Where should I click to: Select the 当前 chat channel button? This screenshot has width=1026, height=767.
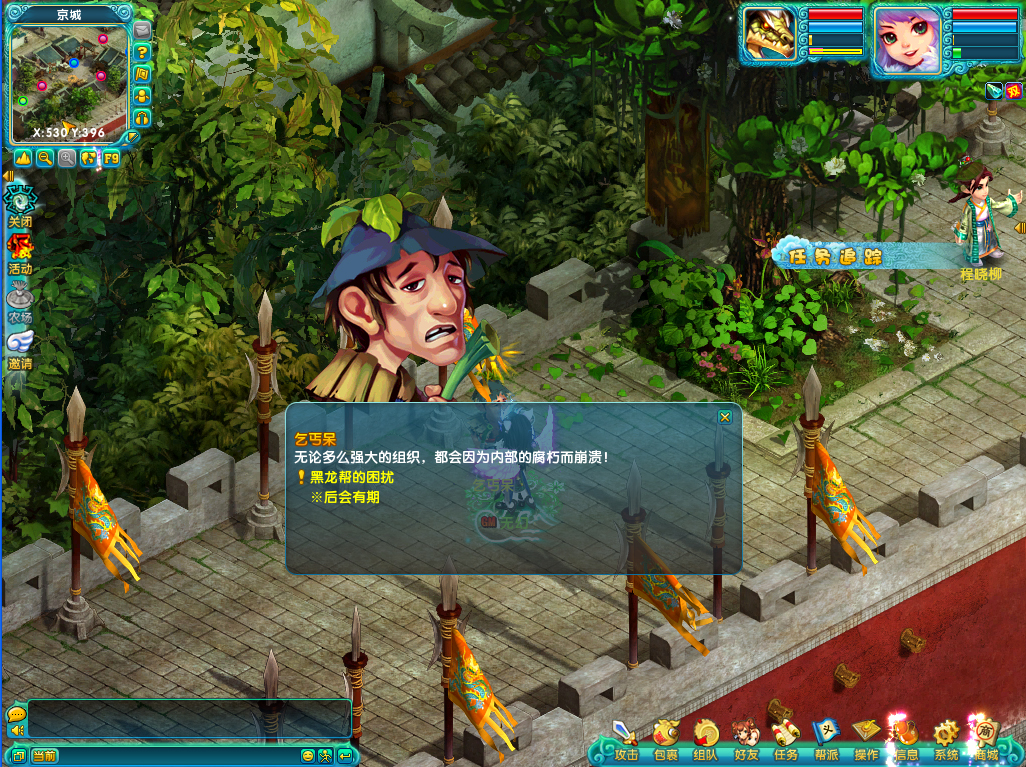(x=44, y=756)
